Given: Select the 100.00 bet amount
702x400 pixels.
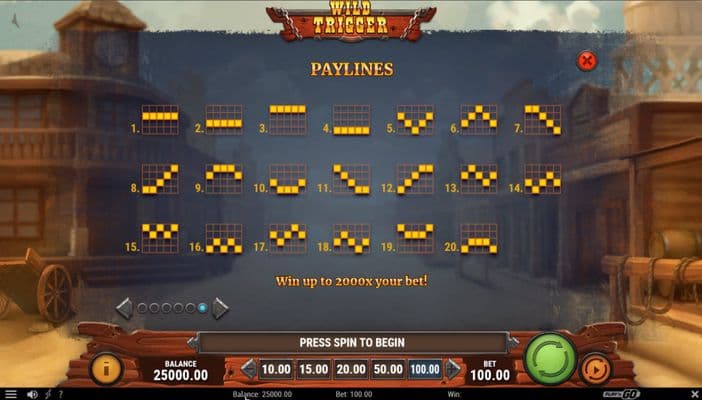Looking at the screenshot, I should (x=425, y=370).
